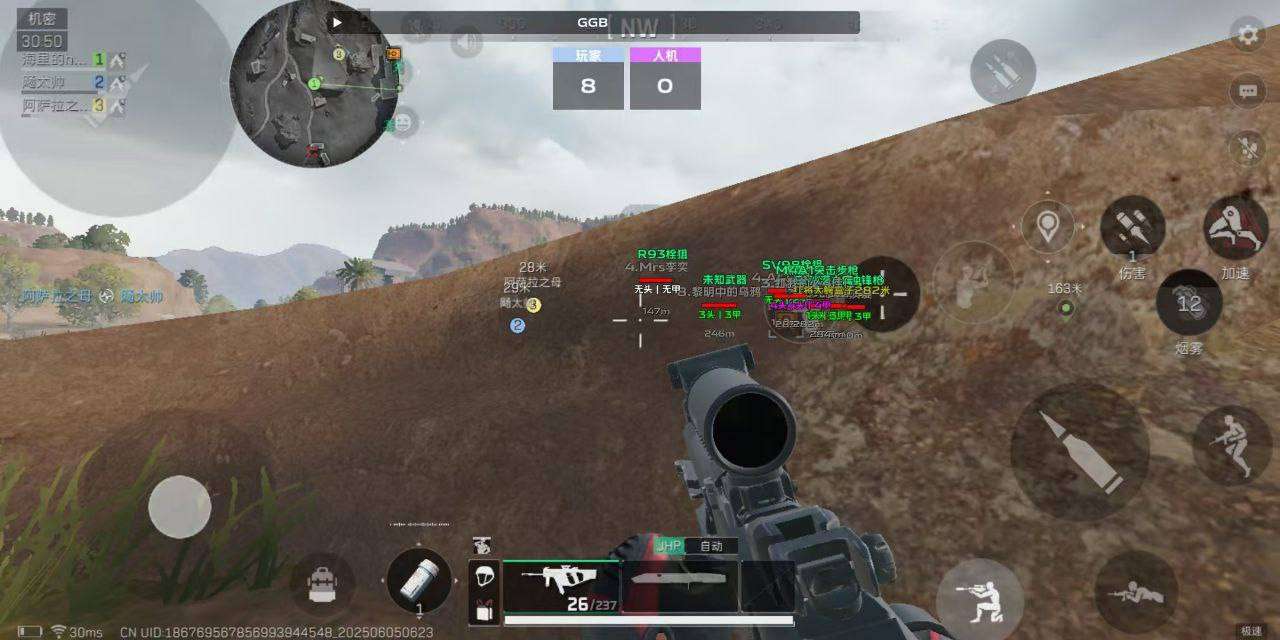This screenshot has height=640, width=1280.
Task: Fire with the large bullet button
Action: (1079, 452)
